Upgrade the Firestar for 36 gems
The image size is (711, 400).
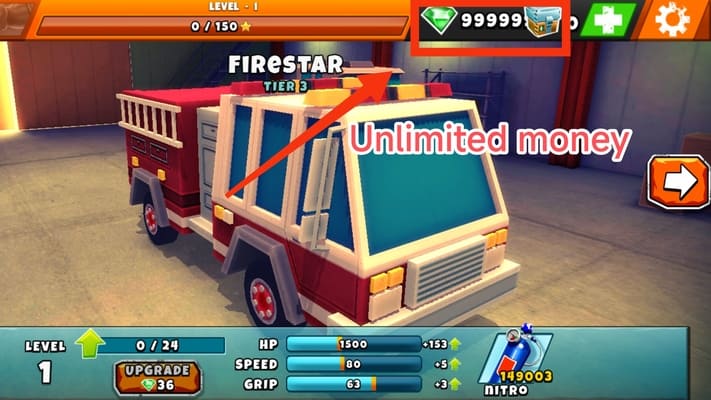point(156,377)
